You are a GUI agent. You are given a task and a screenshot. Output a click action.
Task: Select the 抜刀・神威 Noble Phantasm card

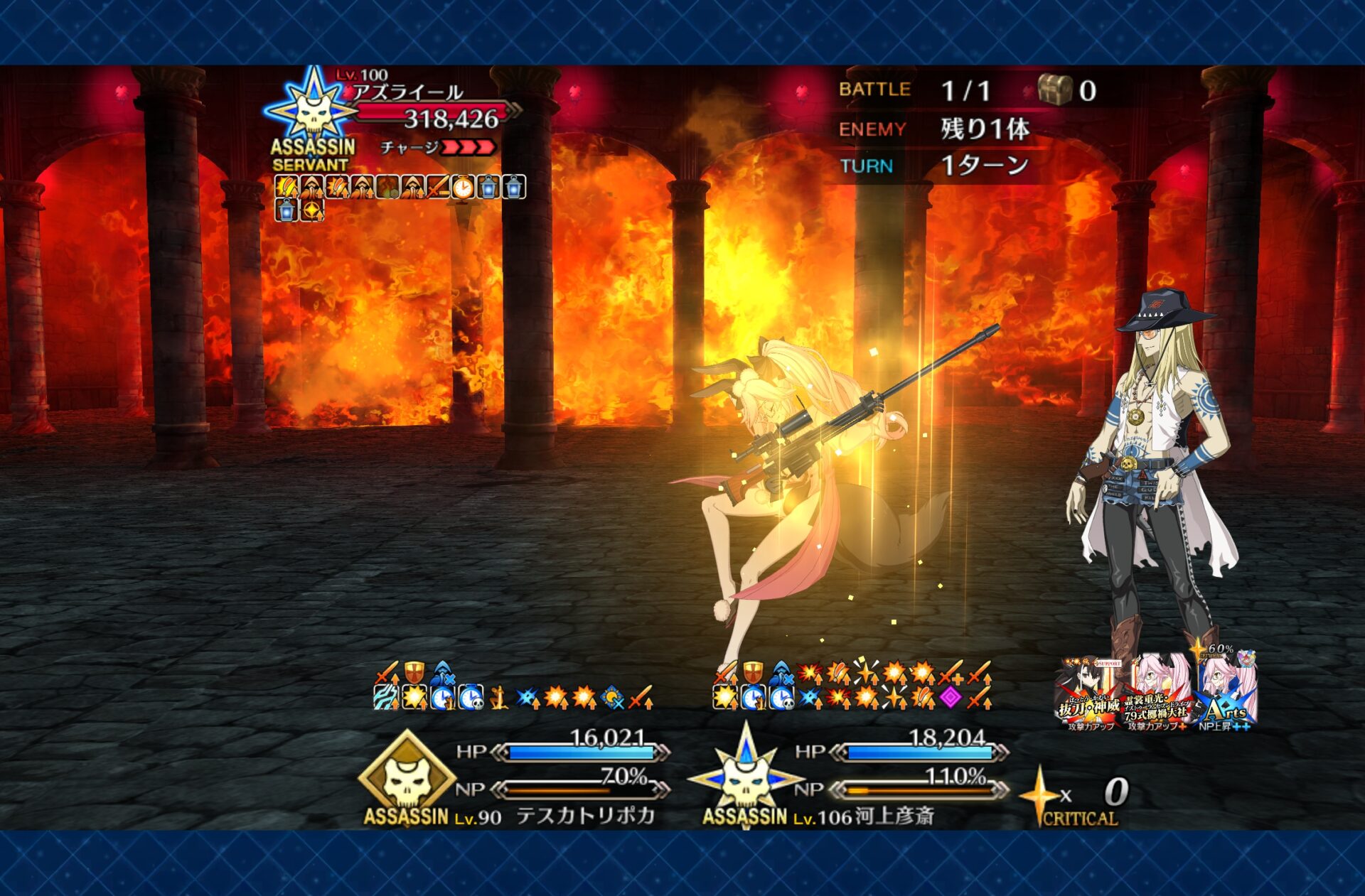pos(1088,693)
